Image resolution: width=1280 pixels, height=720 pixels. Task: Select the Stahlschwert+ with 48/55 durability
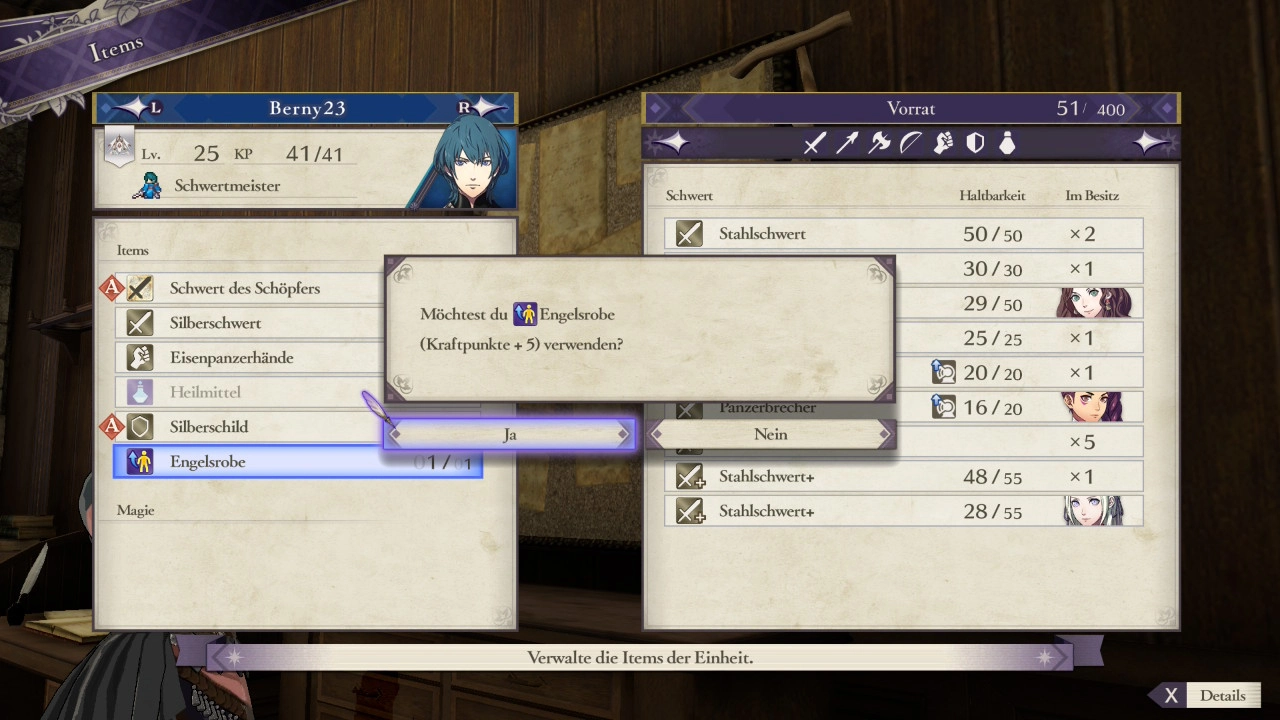point(903,477)
